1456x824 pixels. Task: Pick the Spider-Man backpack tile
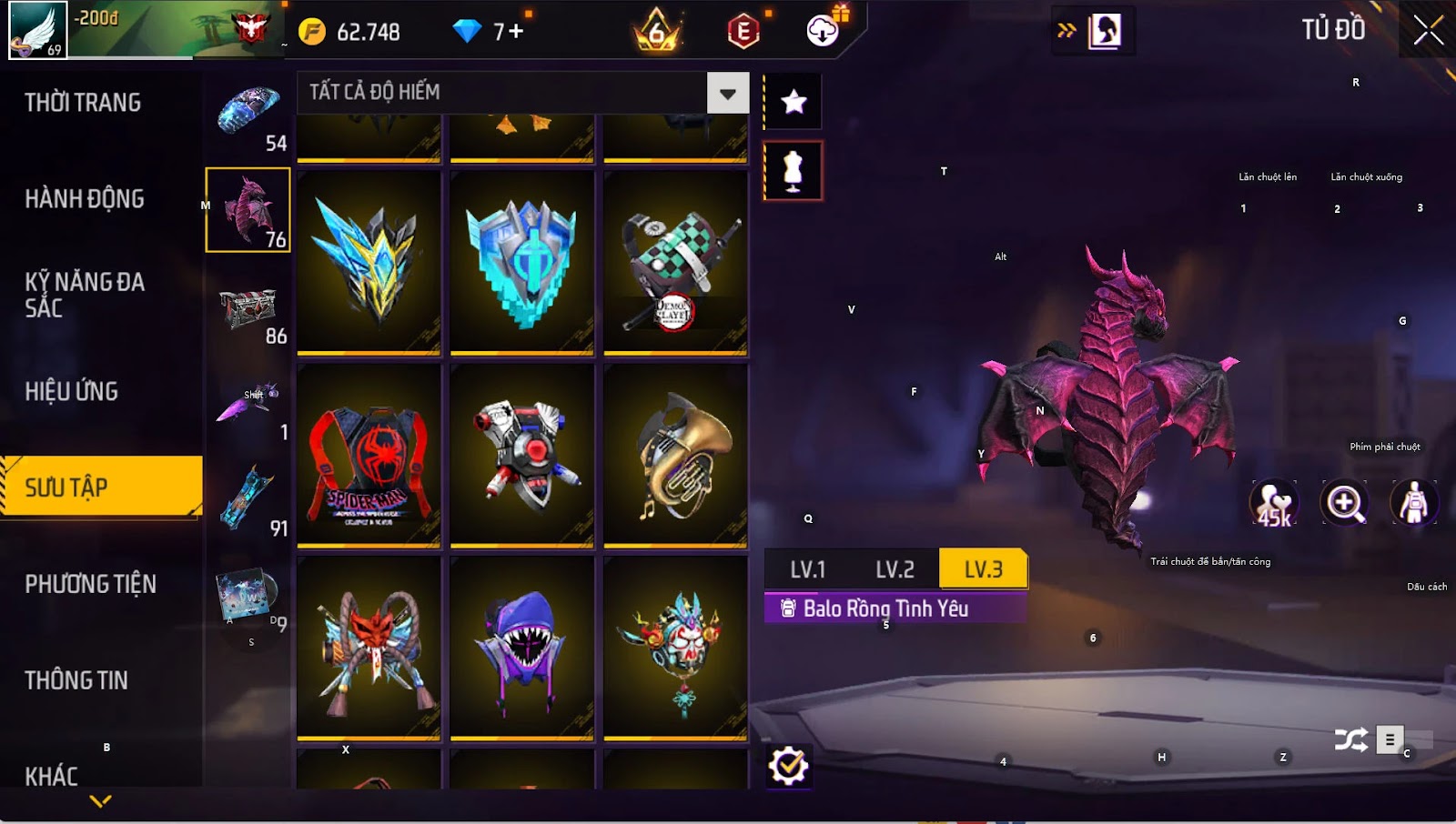pyautogui.click(x=369, y=456)
